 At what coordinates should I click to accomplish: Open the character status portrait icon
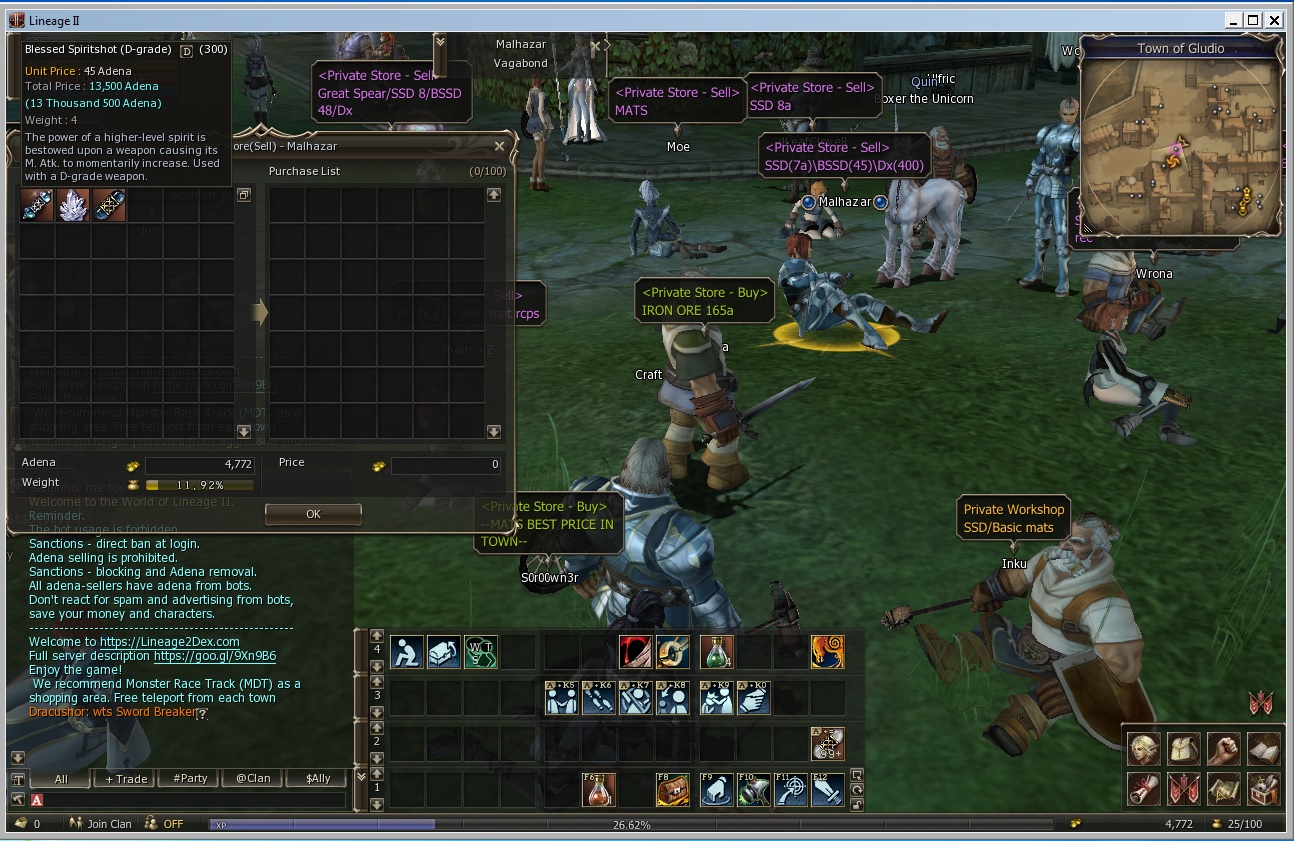tap(1144, 748)
